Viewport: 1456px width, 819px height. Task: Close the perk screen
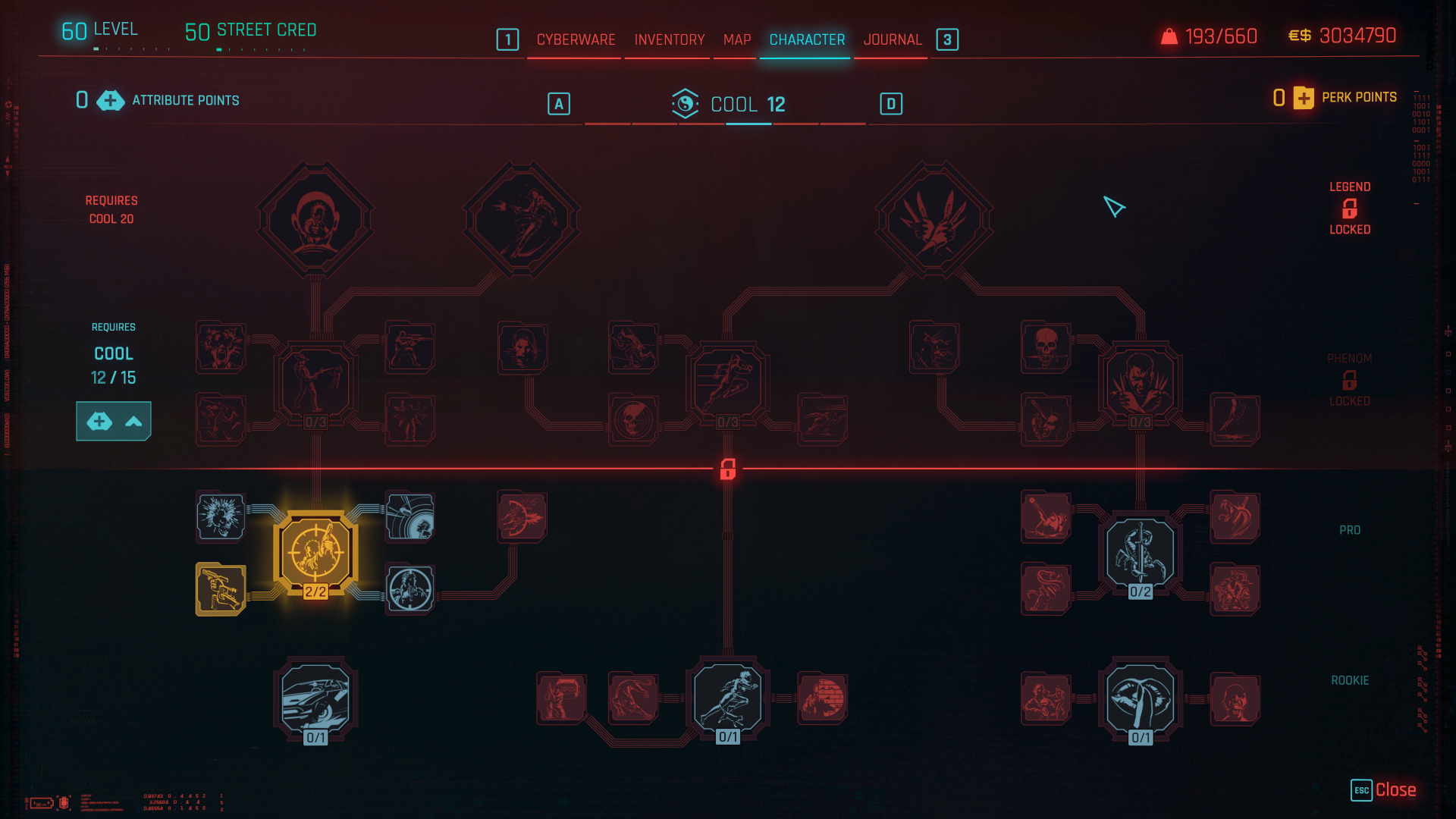coord(1384,790)
